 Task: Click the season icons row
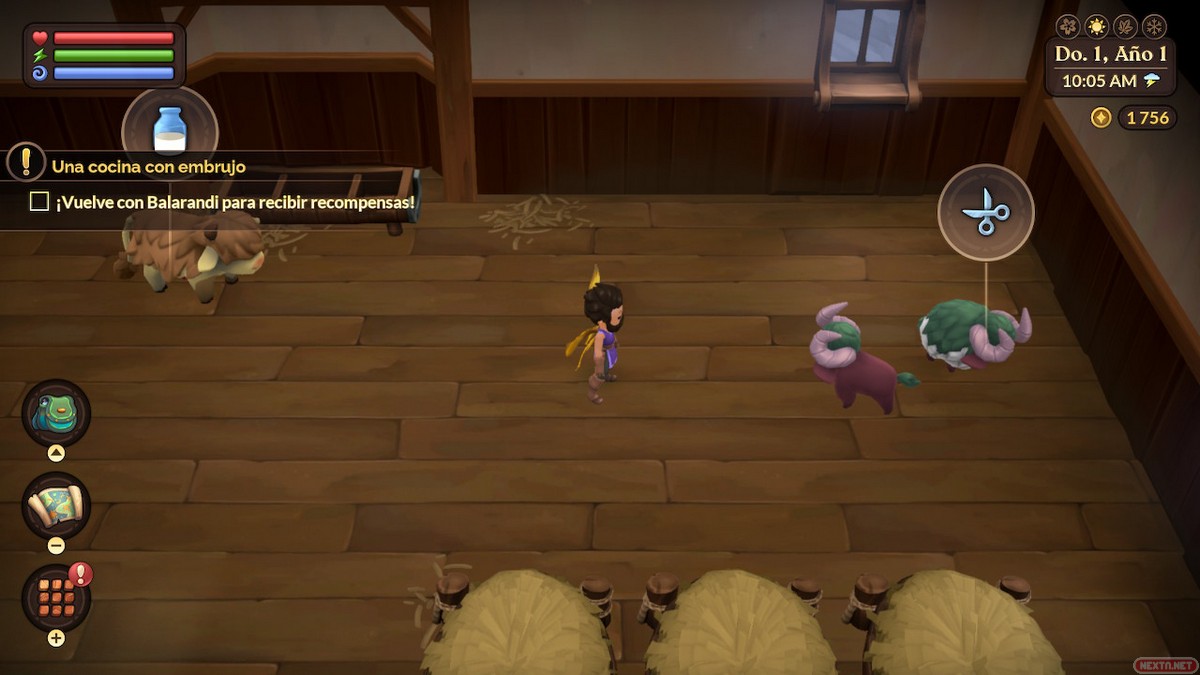pyautogui.click(x=1111, y=26)
